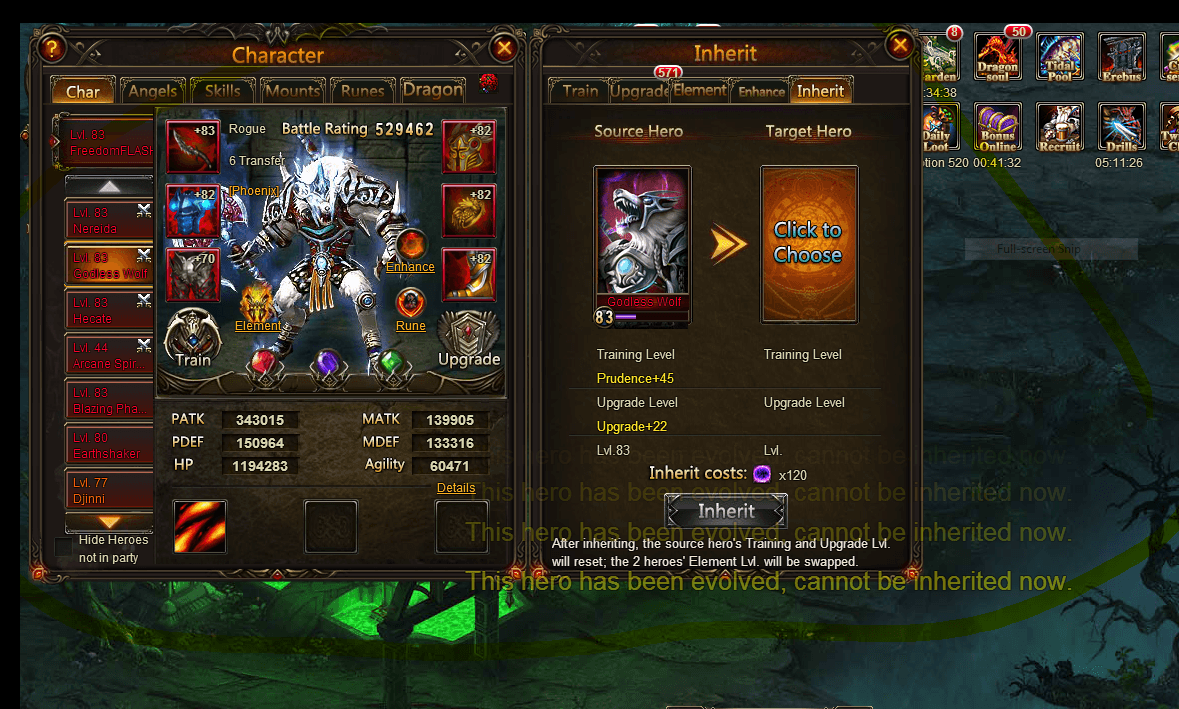The width and height of the screenshot is (1179, 709).
Task: Switch to the Angels tab
Action: tap(153, 91)
